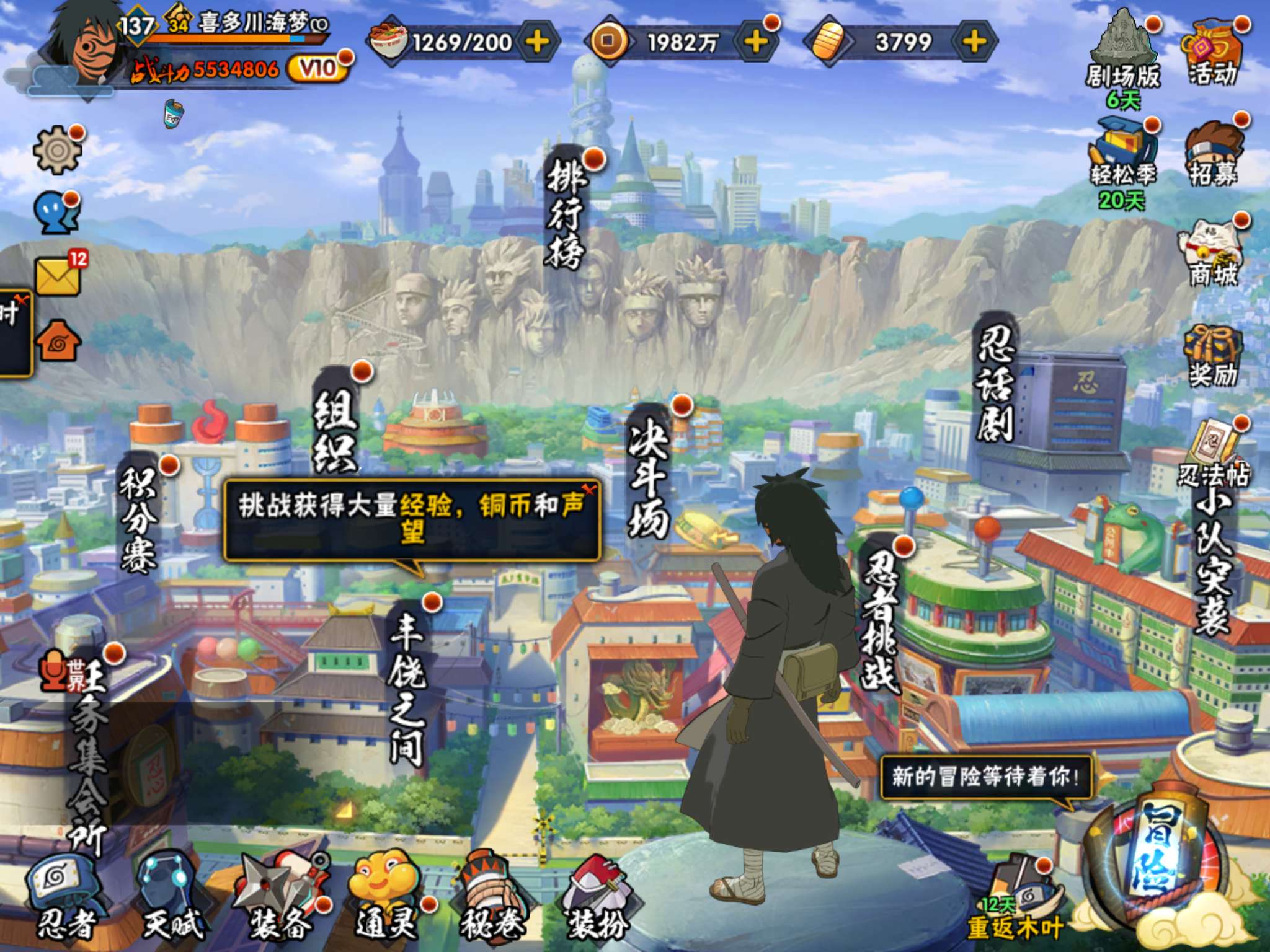This screenshot has height=952, width=1270.
Task: Open the 忍者 ninja roster
Action: coord(64,897)
